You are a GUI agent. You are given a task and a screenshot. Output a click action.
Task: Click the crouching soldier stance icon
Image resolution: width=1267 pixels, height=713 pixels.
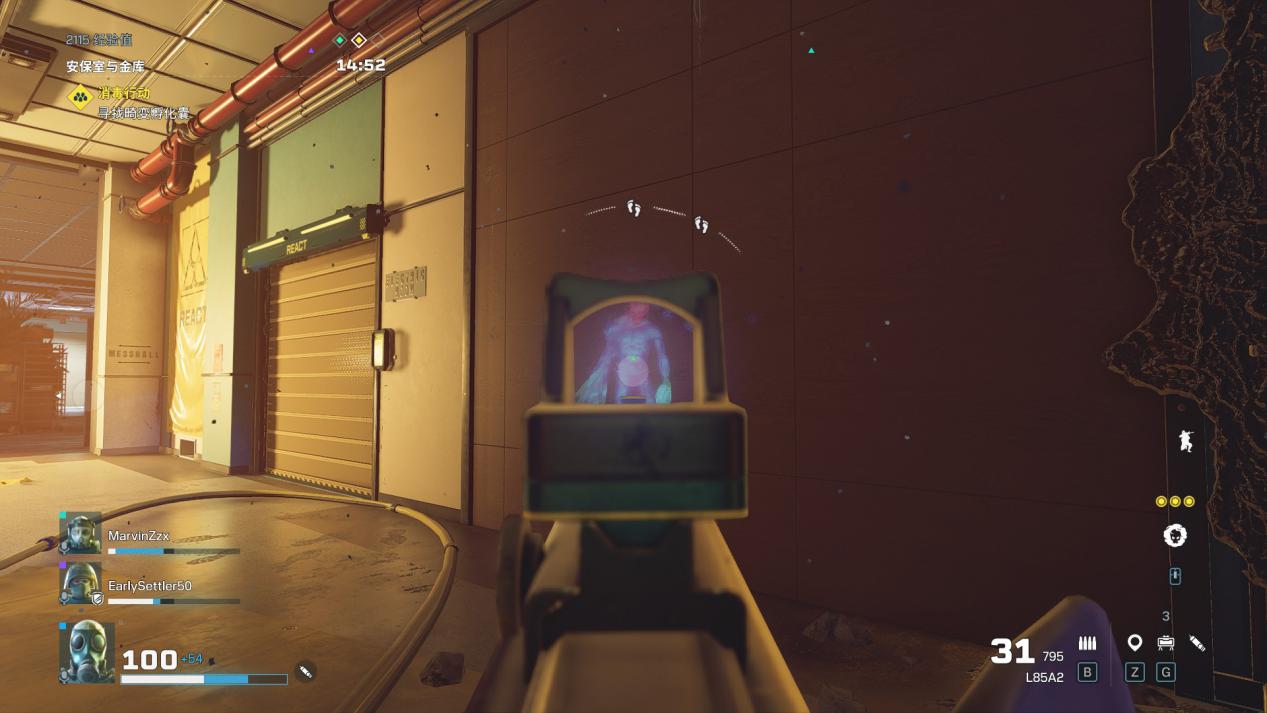coord(1186,440)
